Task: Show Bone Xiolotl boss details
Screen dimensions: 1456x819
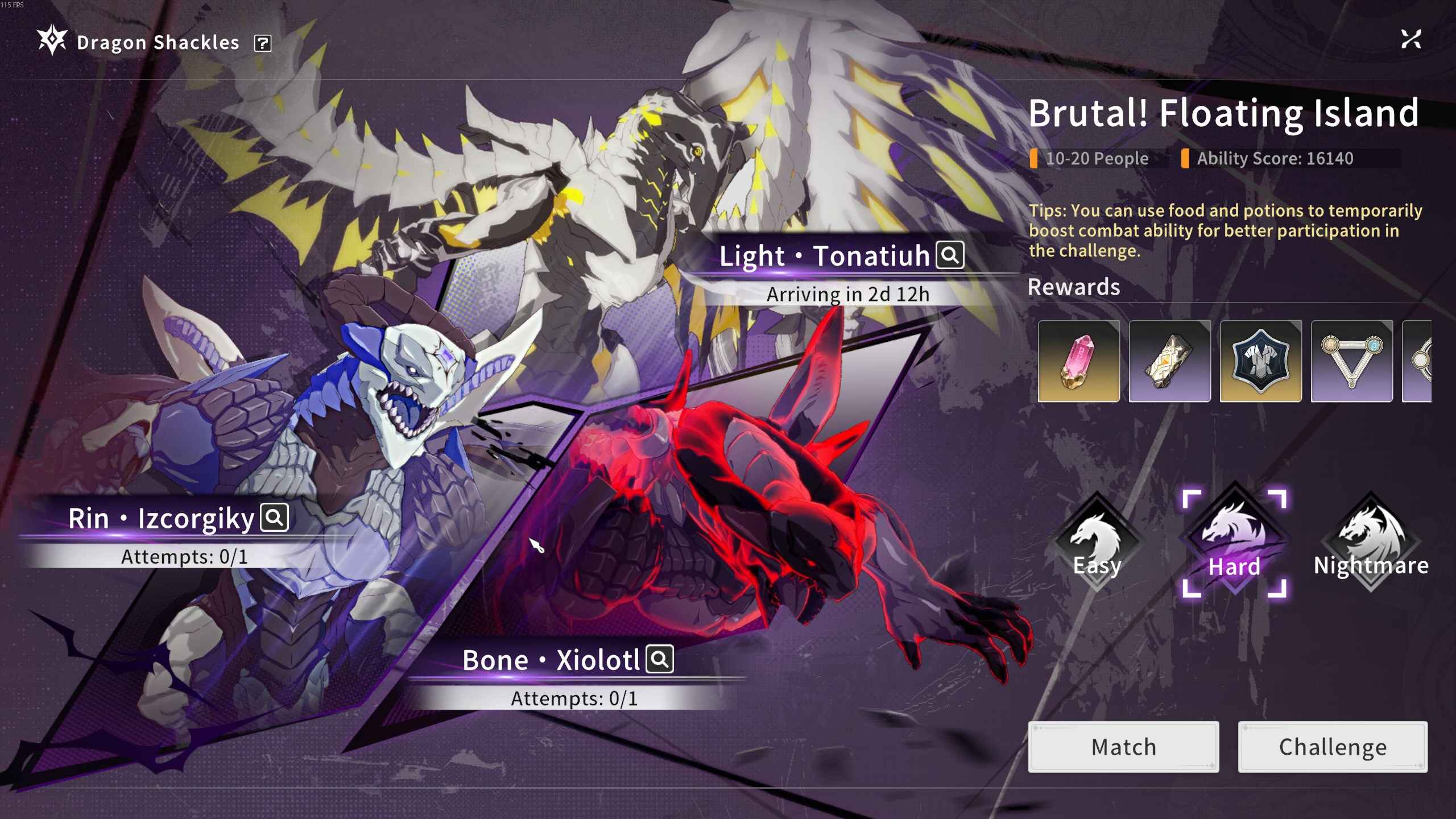Action: (x=660, y=659)
